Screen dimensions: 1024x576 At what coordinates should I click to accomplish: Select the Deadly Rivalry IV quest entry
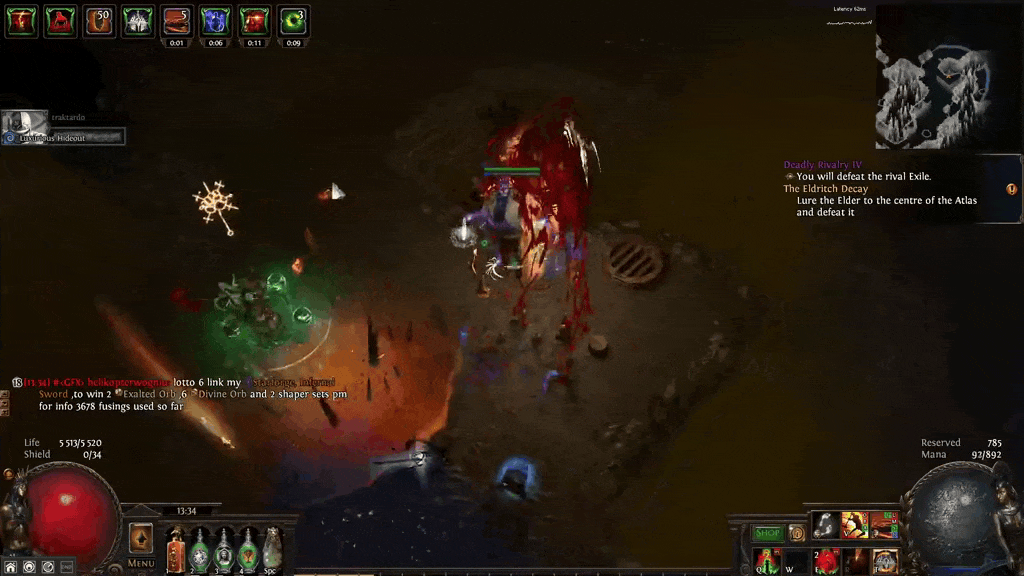(x=822, y=165)
